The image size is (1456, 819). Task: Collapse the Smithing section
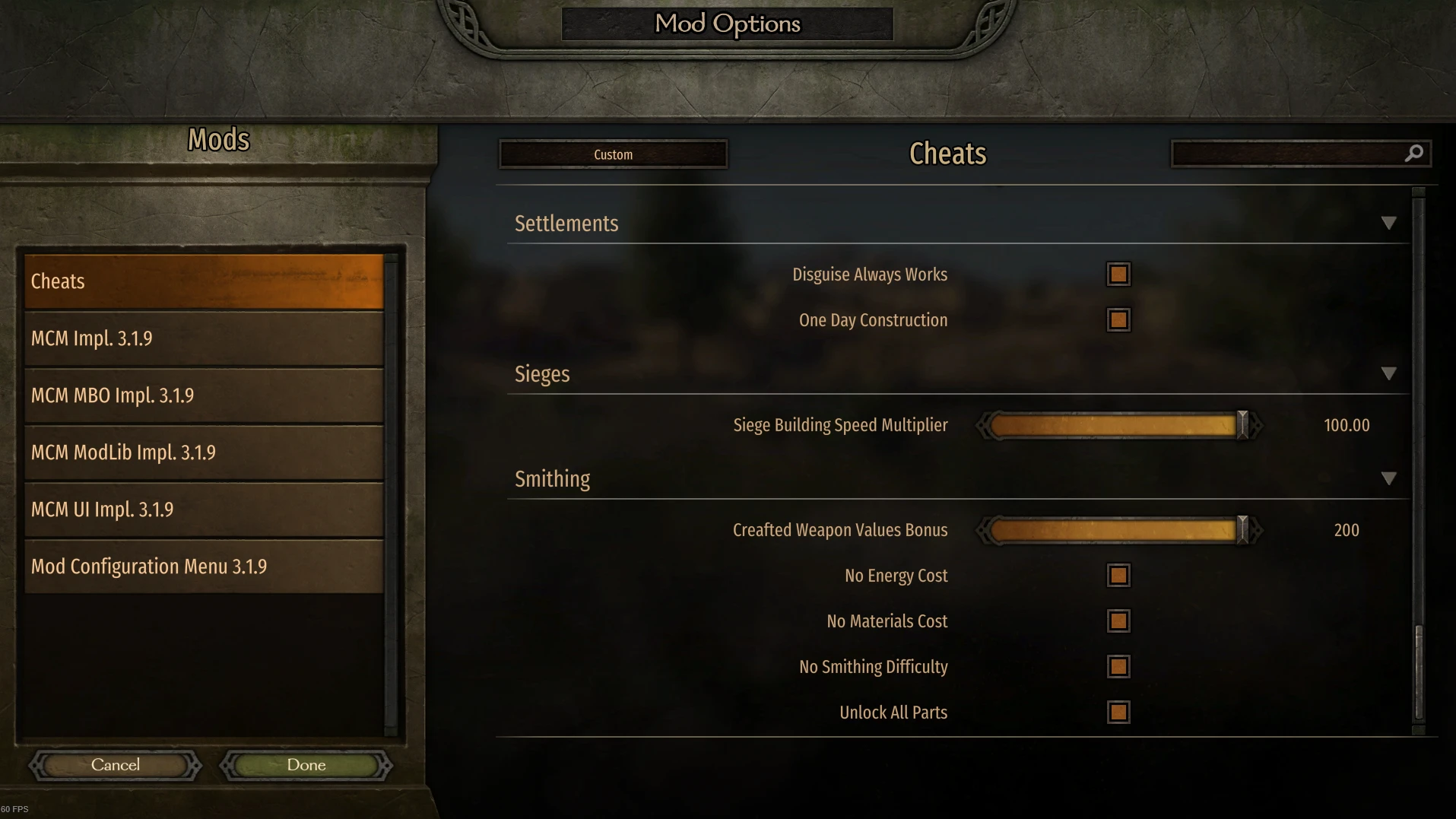pyautogui.click(x=1389, y=478)
